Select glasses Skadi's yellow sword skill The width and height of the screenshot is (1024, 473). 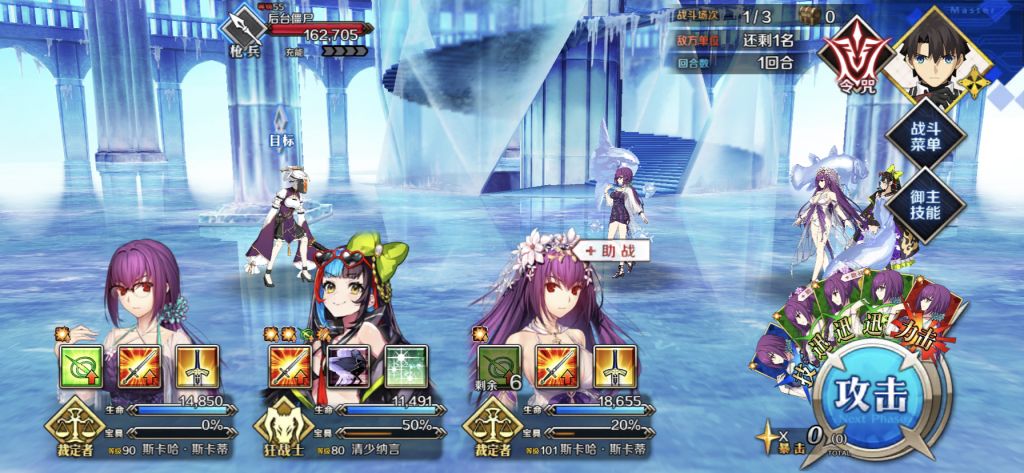[196, 367]
